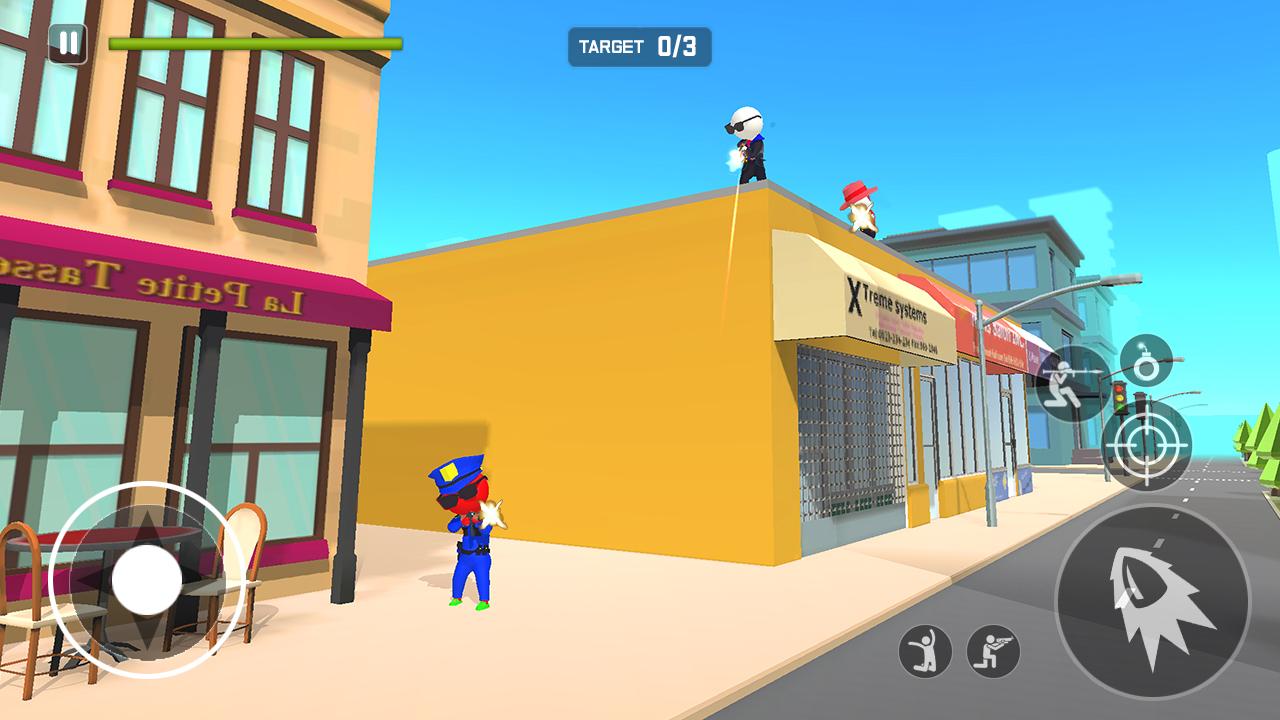Tap the virtual joystick's white knob
1280x720 pixels.
(147, 580)
